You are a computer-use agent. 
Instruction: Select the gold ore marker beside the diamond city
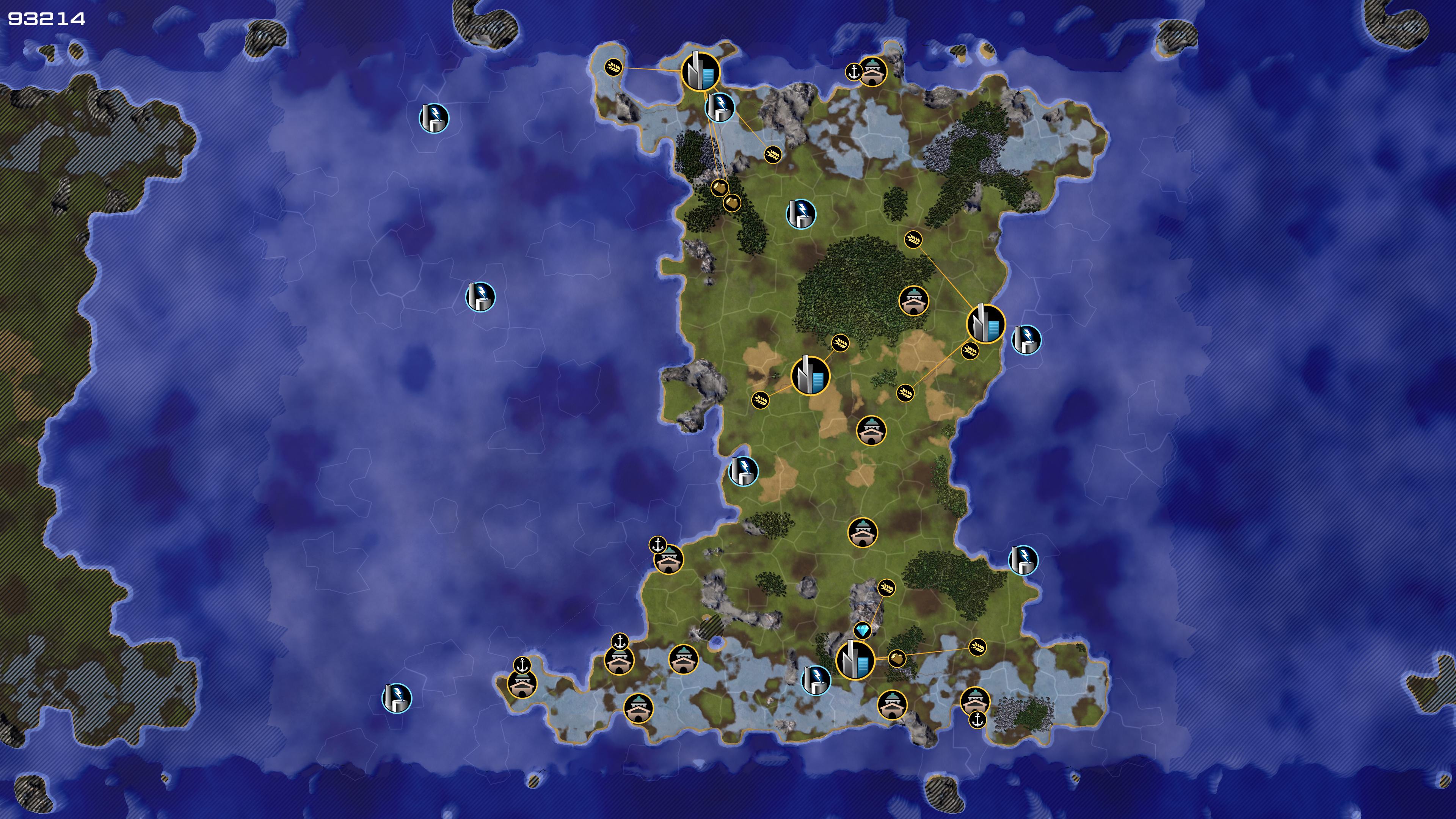(897, 659)
